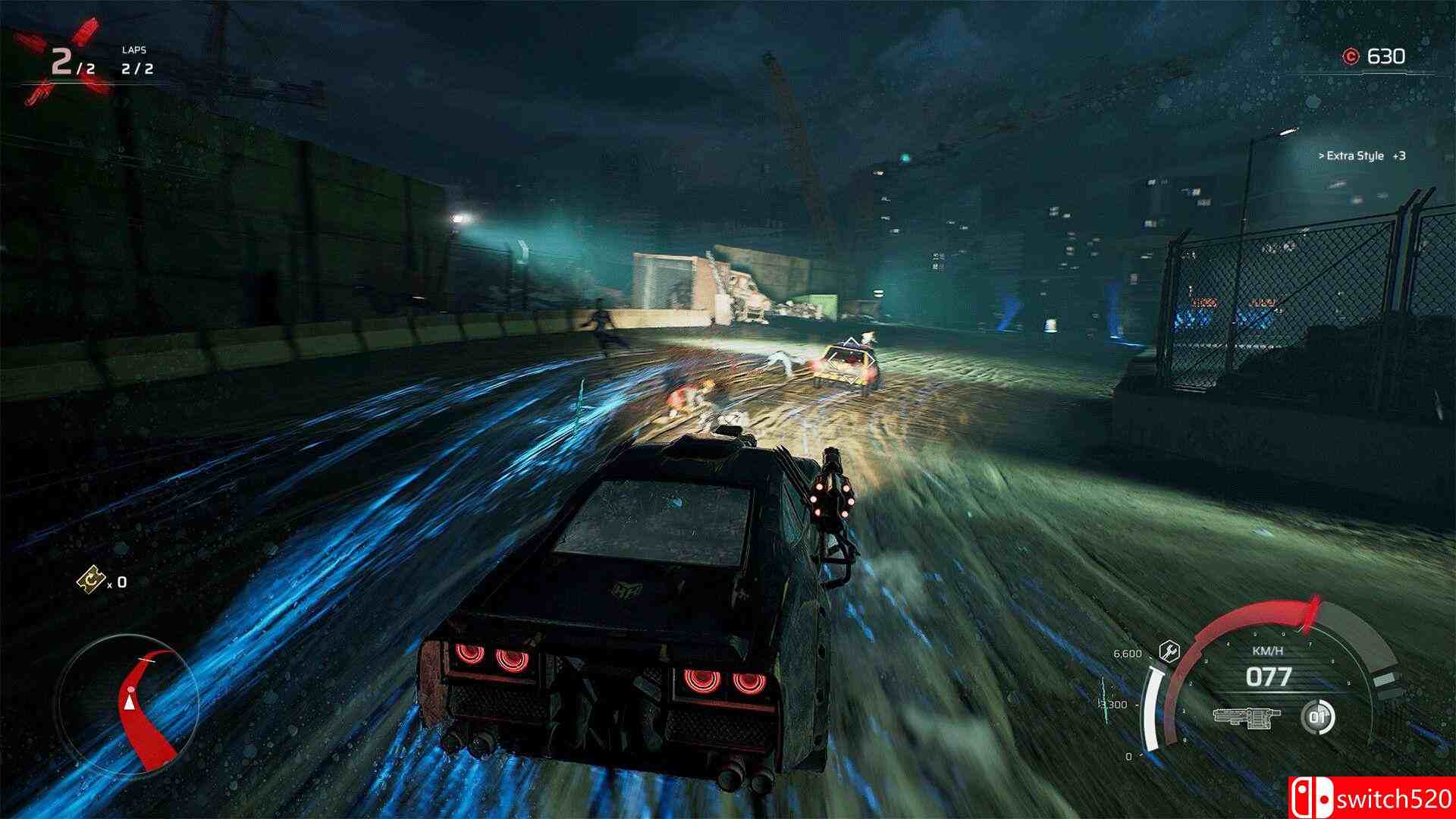Click the LAPS label in the HUD
Screen dimensions: 1456x819
coord(134,50)
